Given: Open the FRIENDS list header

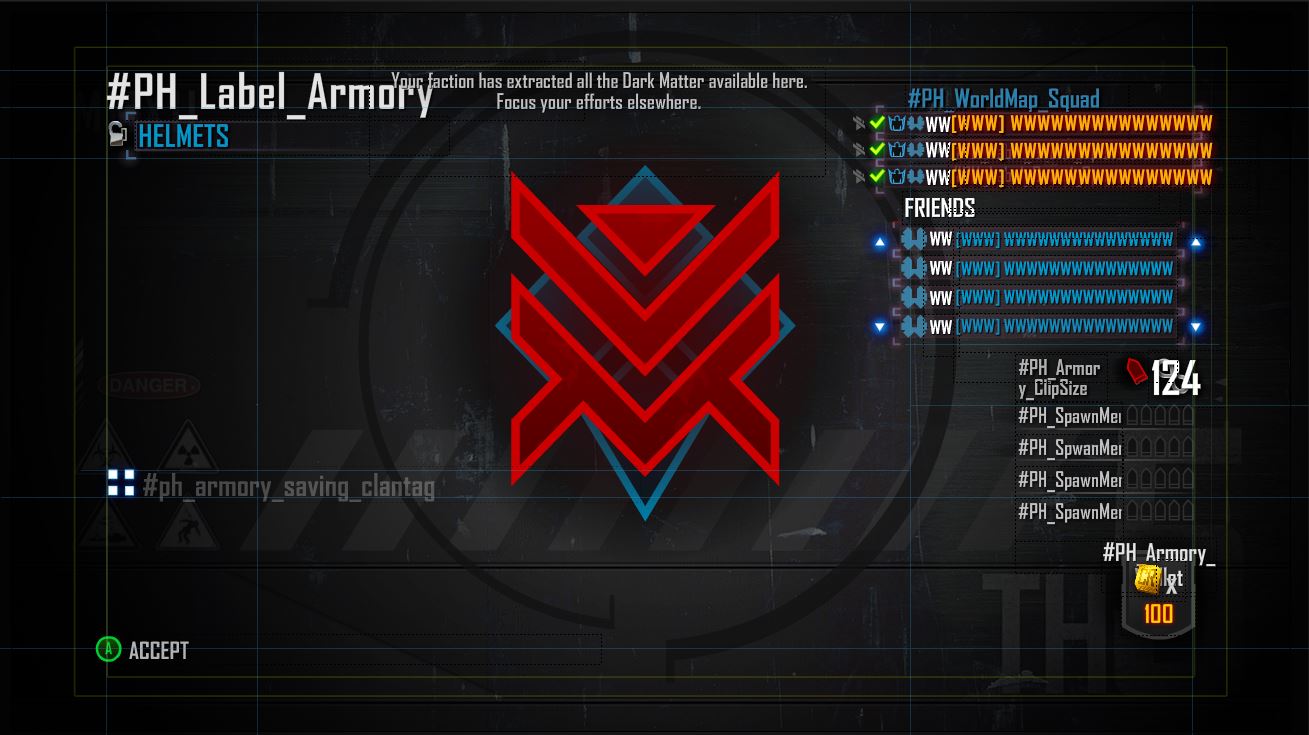Looking at the screenshot, I should (939, 208).
